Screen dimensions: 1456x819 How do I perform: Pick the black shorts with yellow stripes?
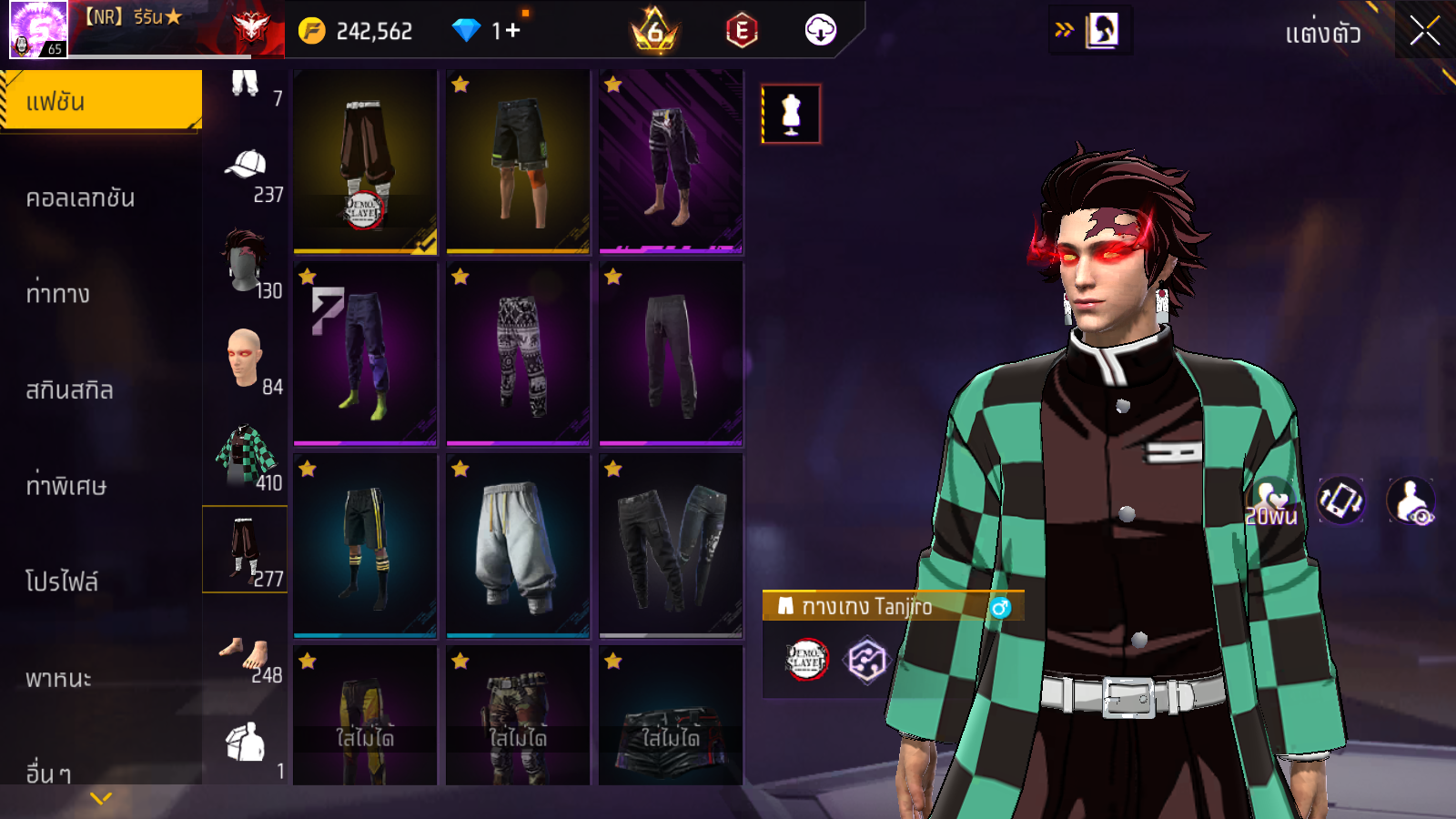click(365, 545)
